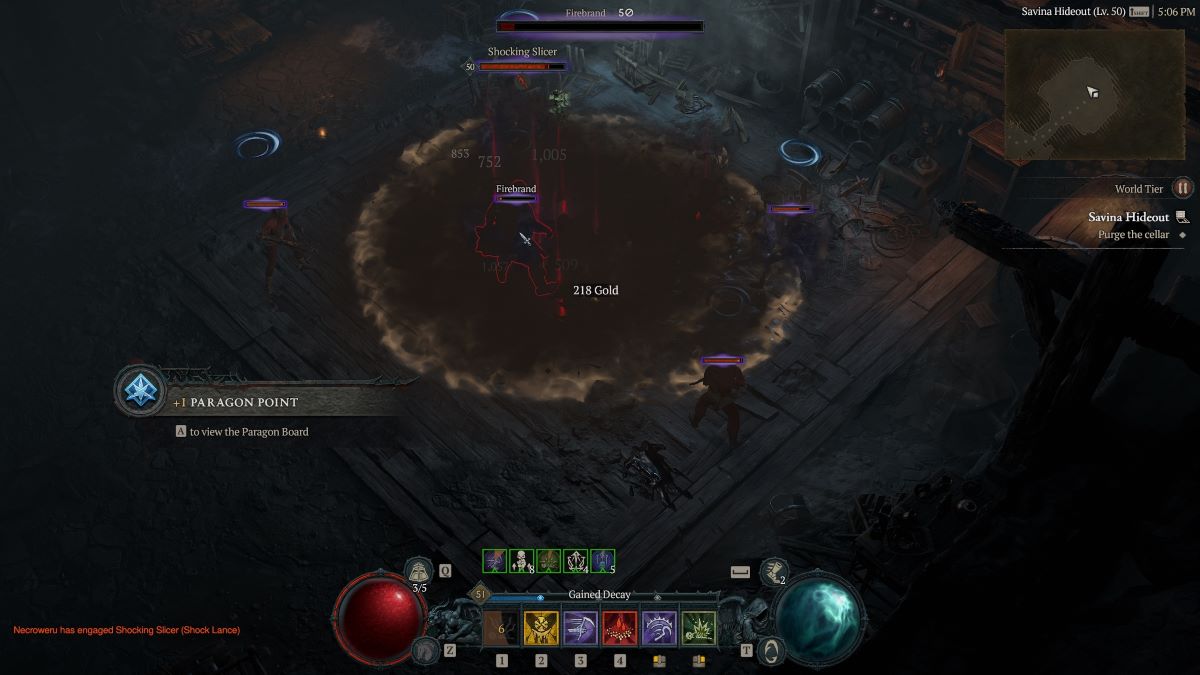Inspect the skeleton minion buff icon
Viewport: 1200px width, 675px height.
pyautogui.click(x=521, y=561)
